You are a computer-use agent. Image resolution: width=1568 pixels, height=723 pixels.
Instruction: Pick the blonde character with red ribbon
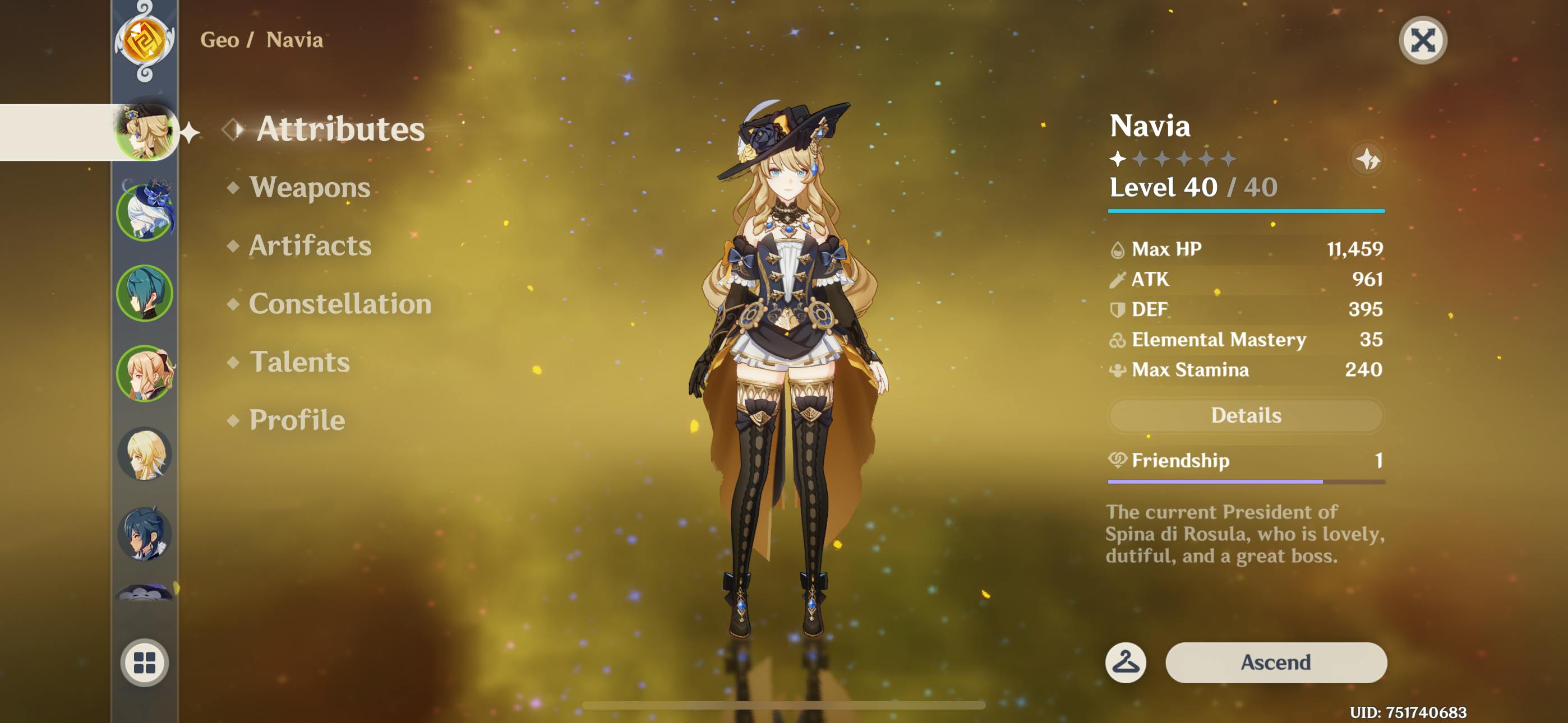144,373
